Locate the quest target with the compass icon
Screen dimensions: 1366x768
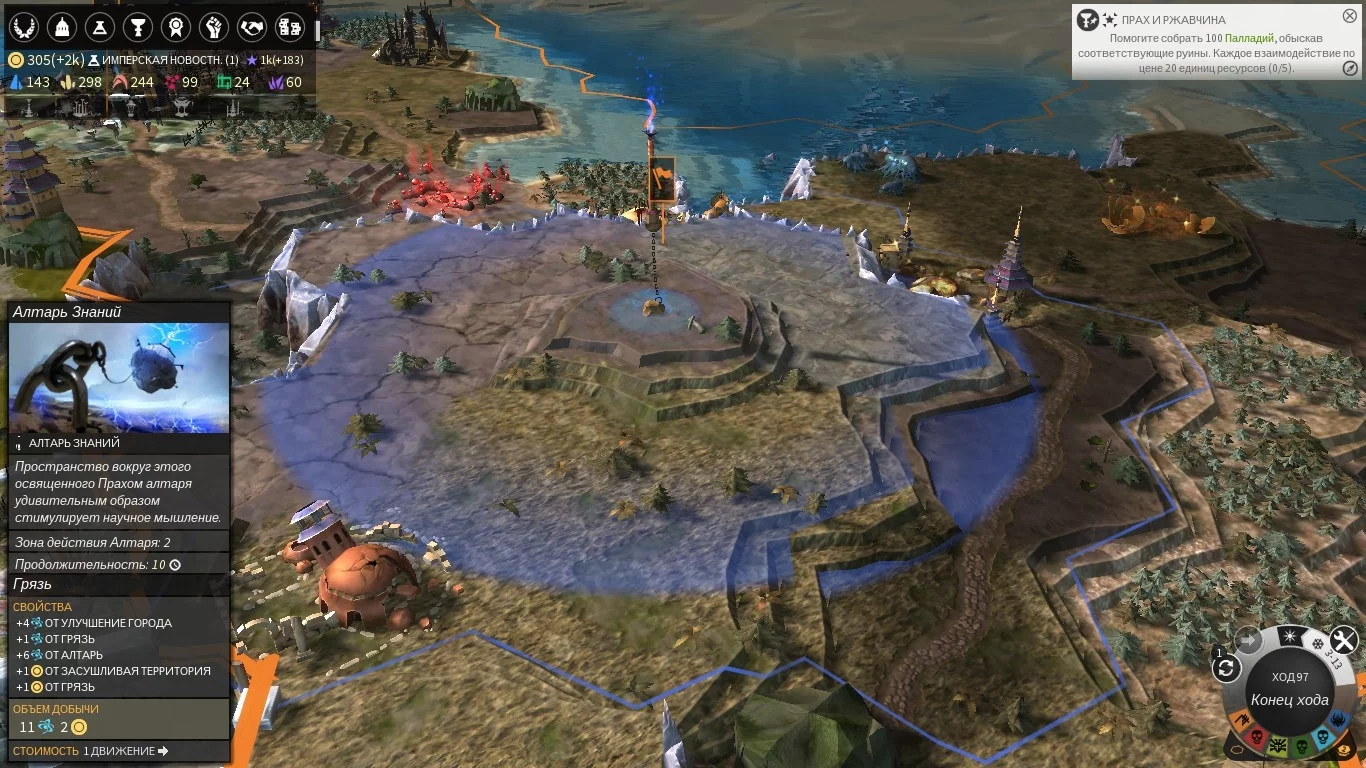click(1350, 68)
